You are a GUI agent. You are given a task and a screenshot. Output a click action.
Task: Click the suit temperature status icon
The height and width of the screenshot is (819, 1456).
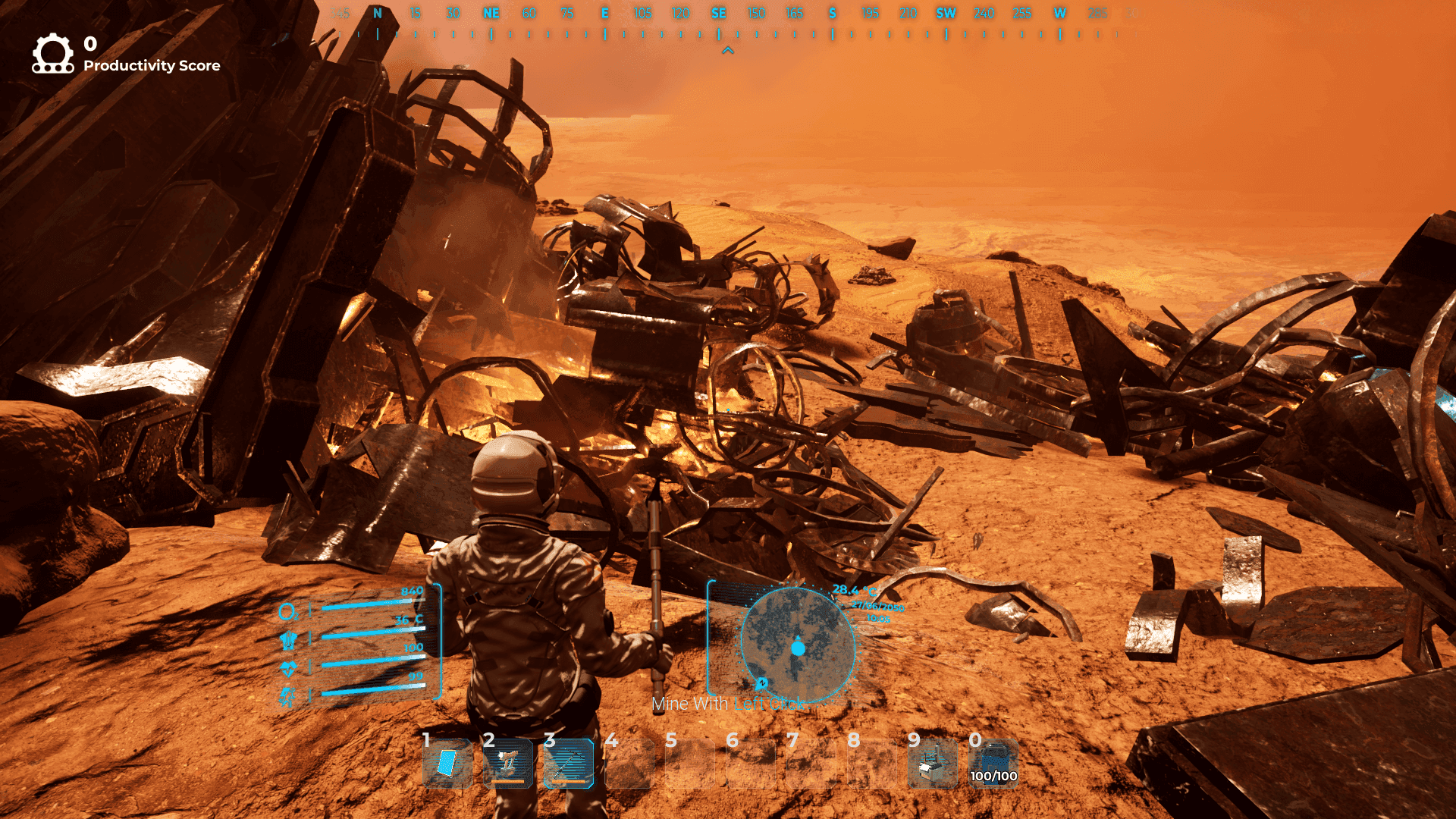(287, 641)
